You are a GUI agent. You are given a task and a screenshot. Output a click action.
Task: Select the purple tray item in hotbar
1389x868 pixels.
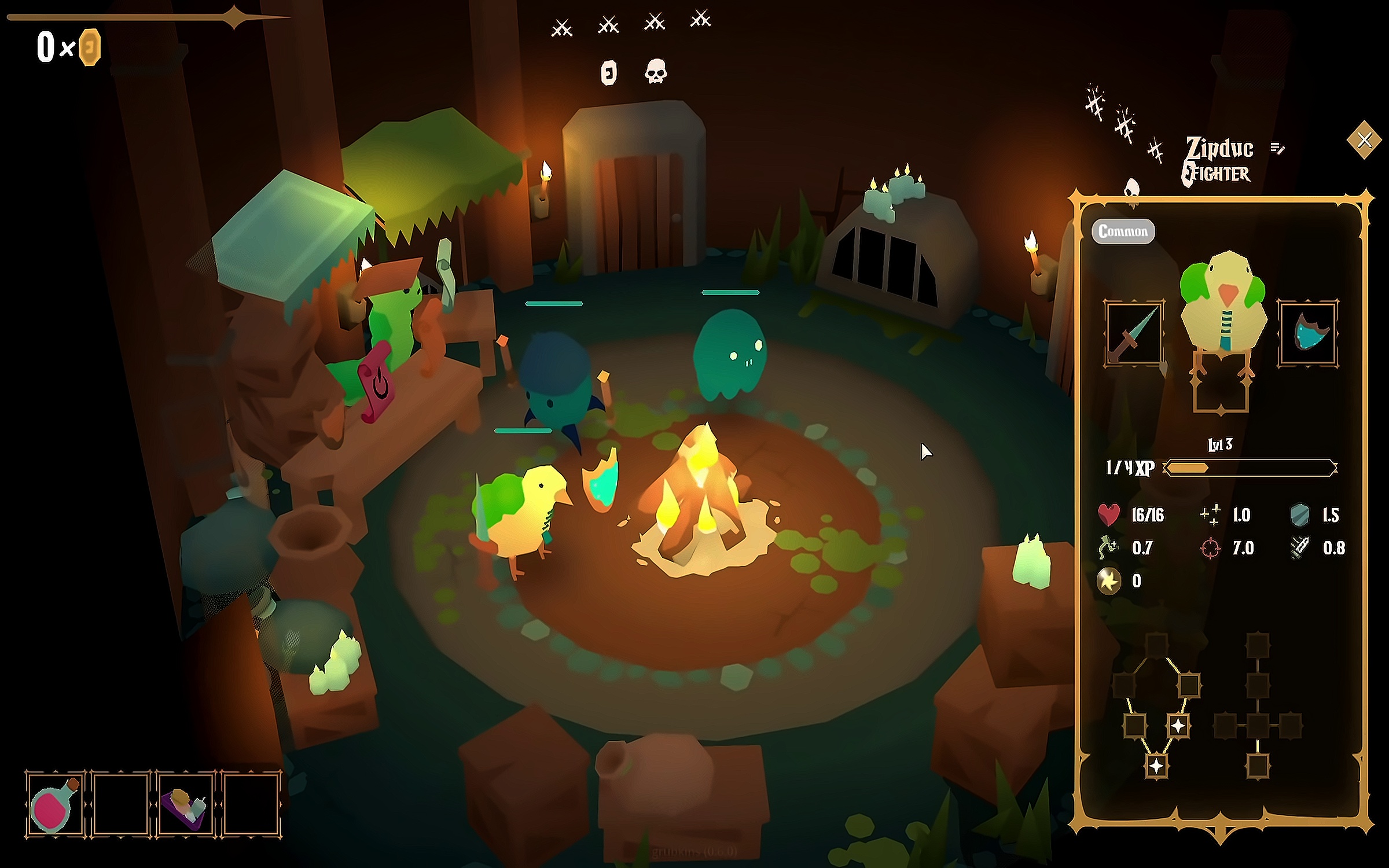point(185,804)
